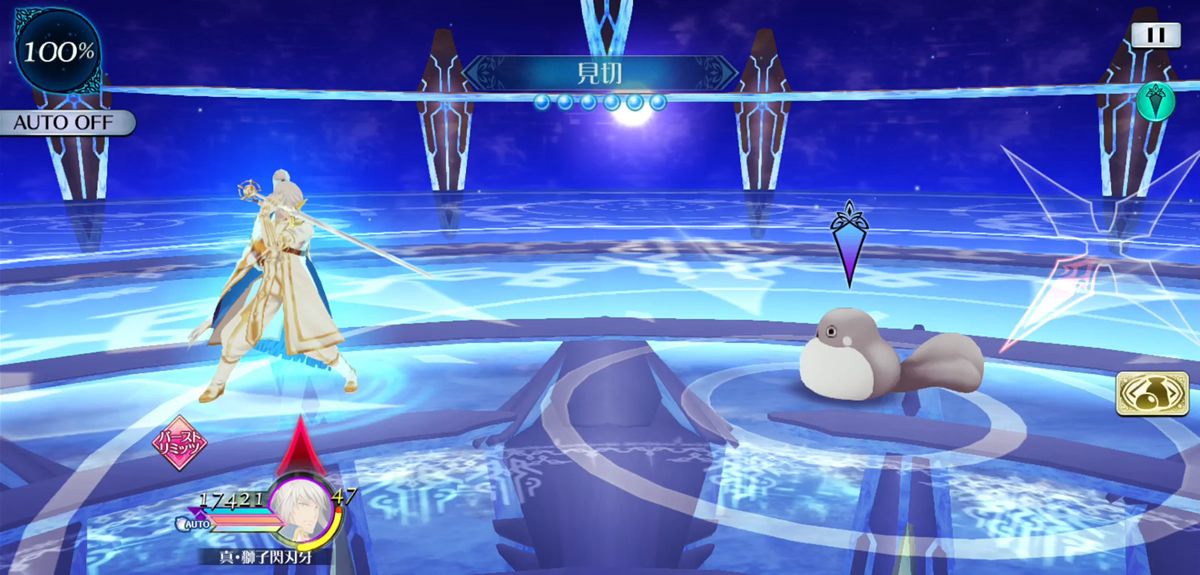The height and width of the screenshot is (575, 1200).
Task: Toggle the small AUTO badge beside the HP bar
Action: click(194, 522)
